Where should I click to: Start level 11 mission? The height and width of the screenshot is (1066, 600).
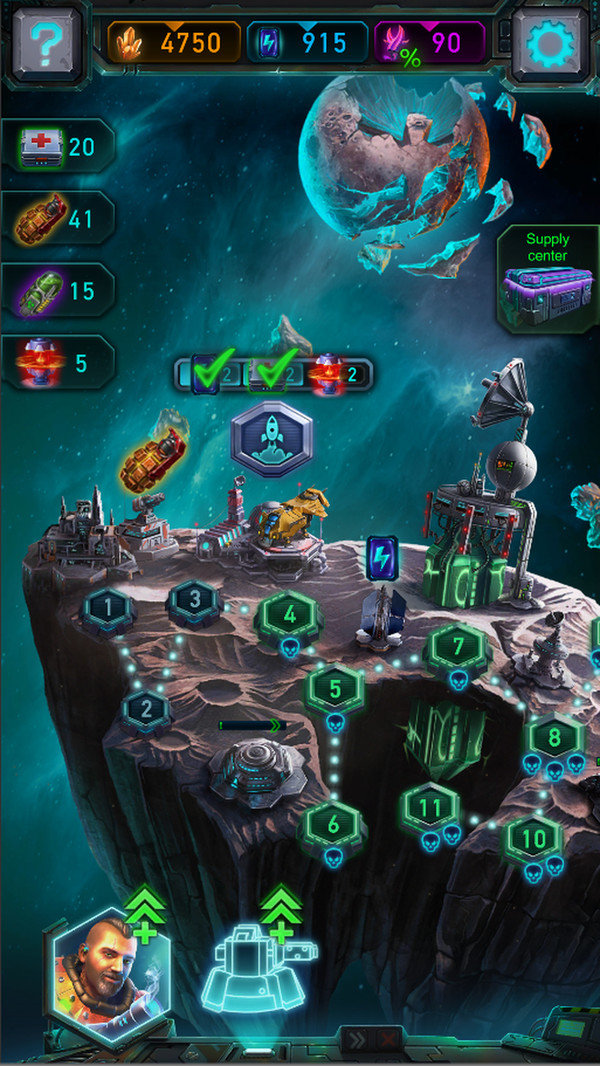point(431,806)
